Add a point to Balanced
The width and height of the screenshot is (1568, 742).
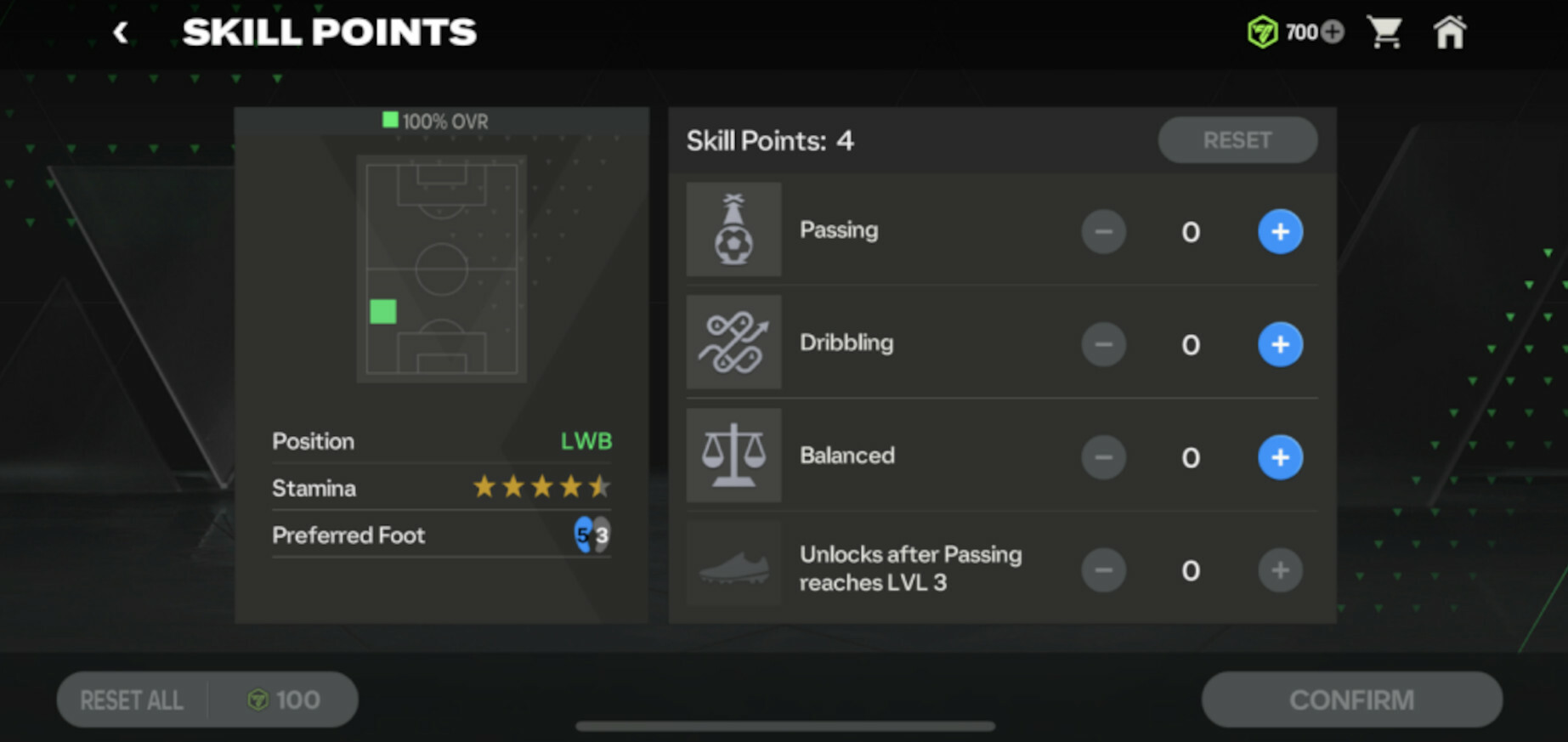(1280, 457)
